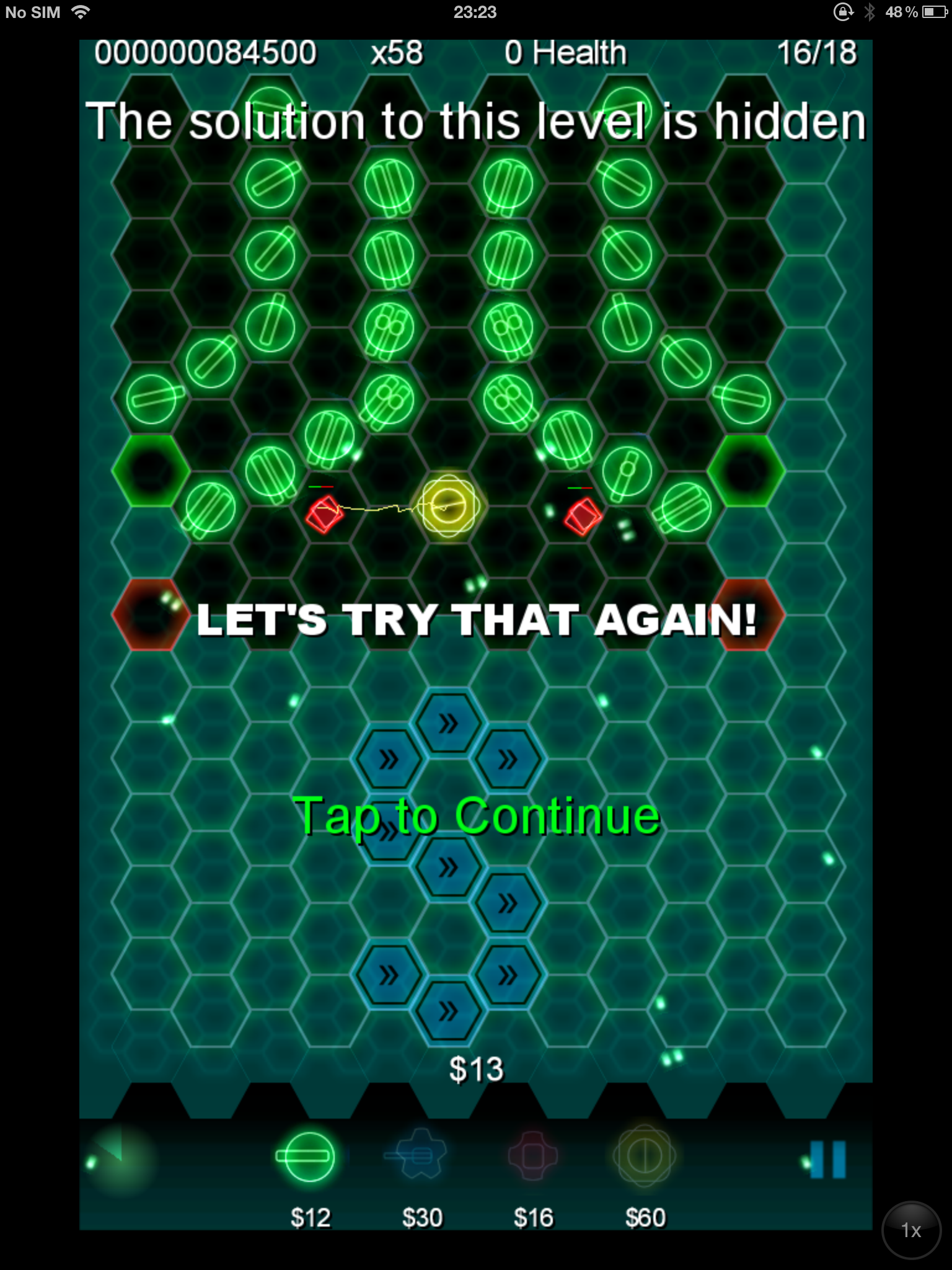Pause the game with the blue pause button

tap(827, 1158)
